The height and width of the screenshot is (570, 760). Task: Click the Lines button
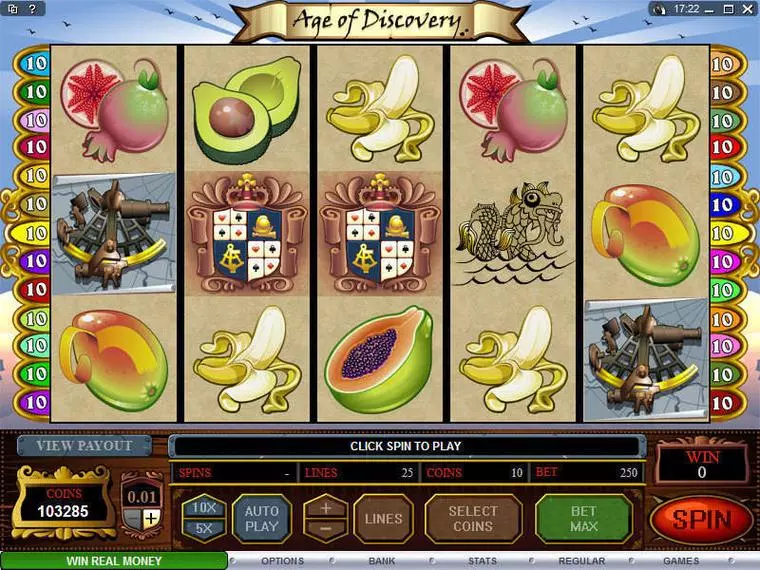pos(383,518)
